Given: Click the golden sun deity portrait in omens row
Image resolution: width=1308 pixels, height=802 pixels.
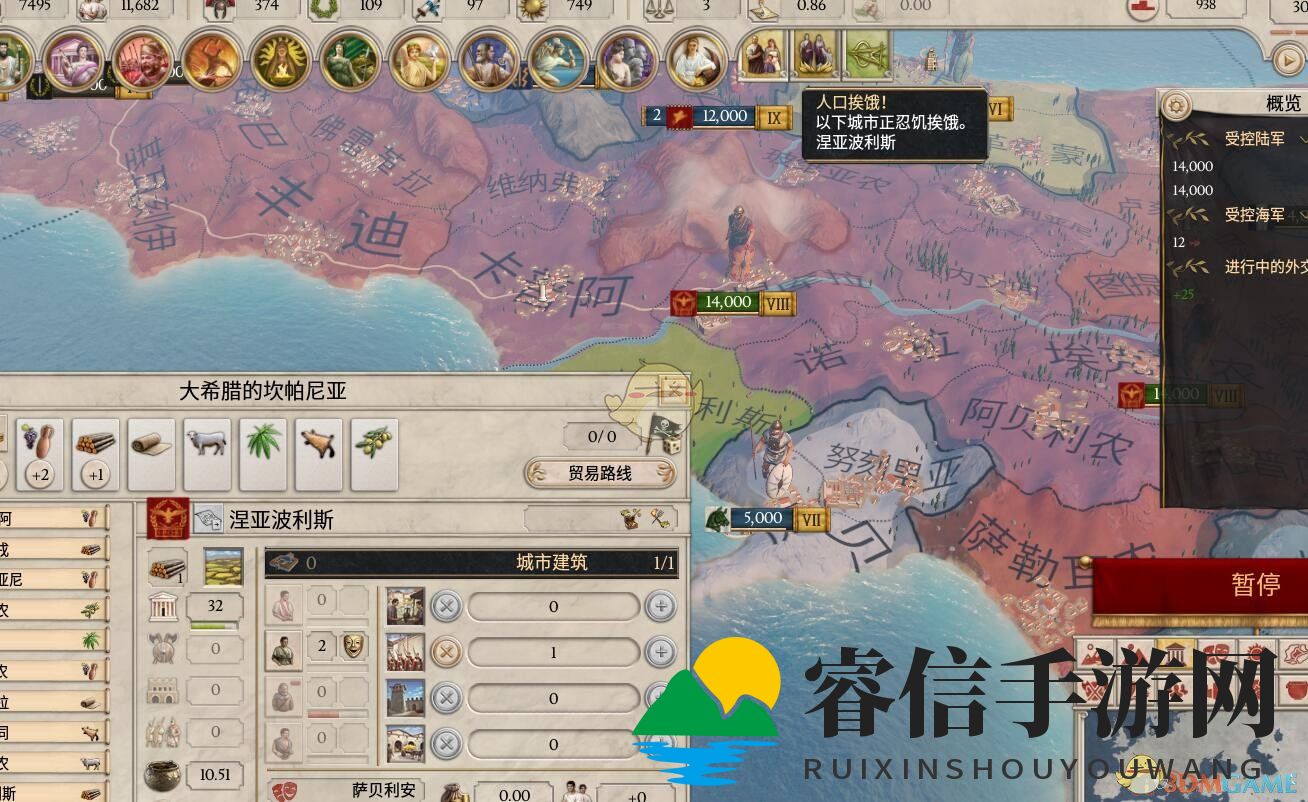Looking at the screenshot, I should click(x=286, y=58).
